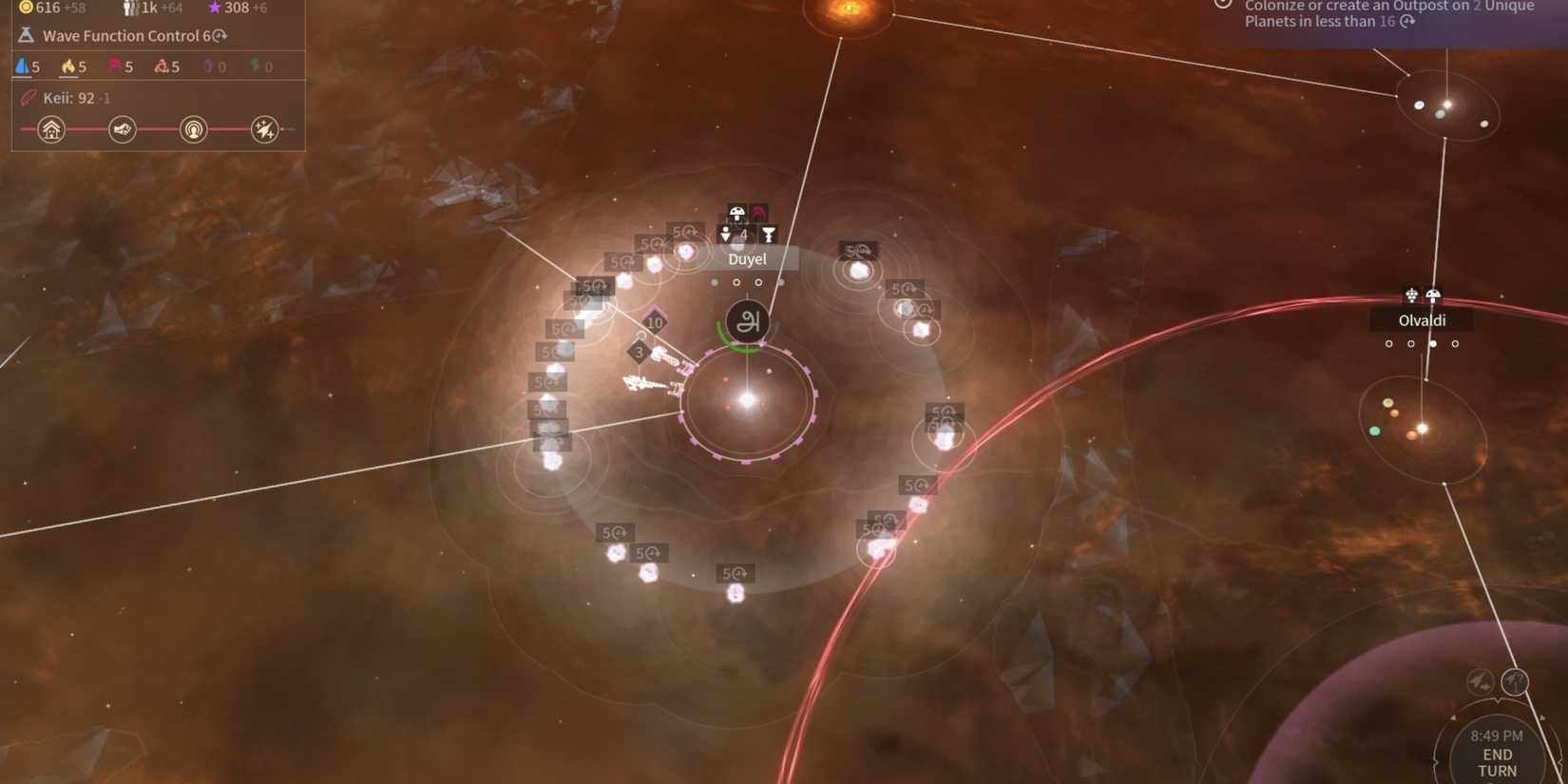1568x784 pixels.
Task: Toggle the Titanium resource showing 5
Action: pos(22,67)
